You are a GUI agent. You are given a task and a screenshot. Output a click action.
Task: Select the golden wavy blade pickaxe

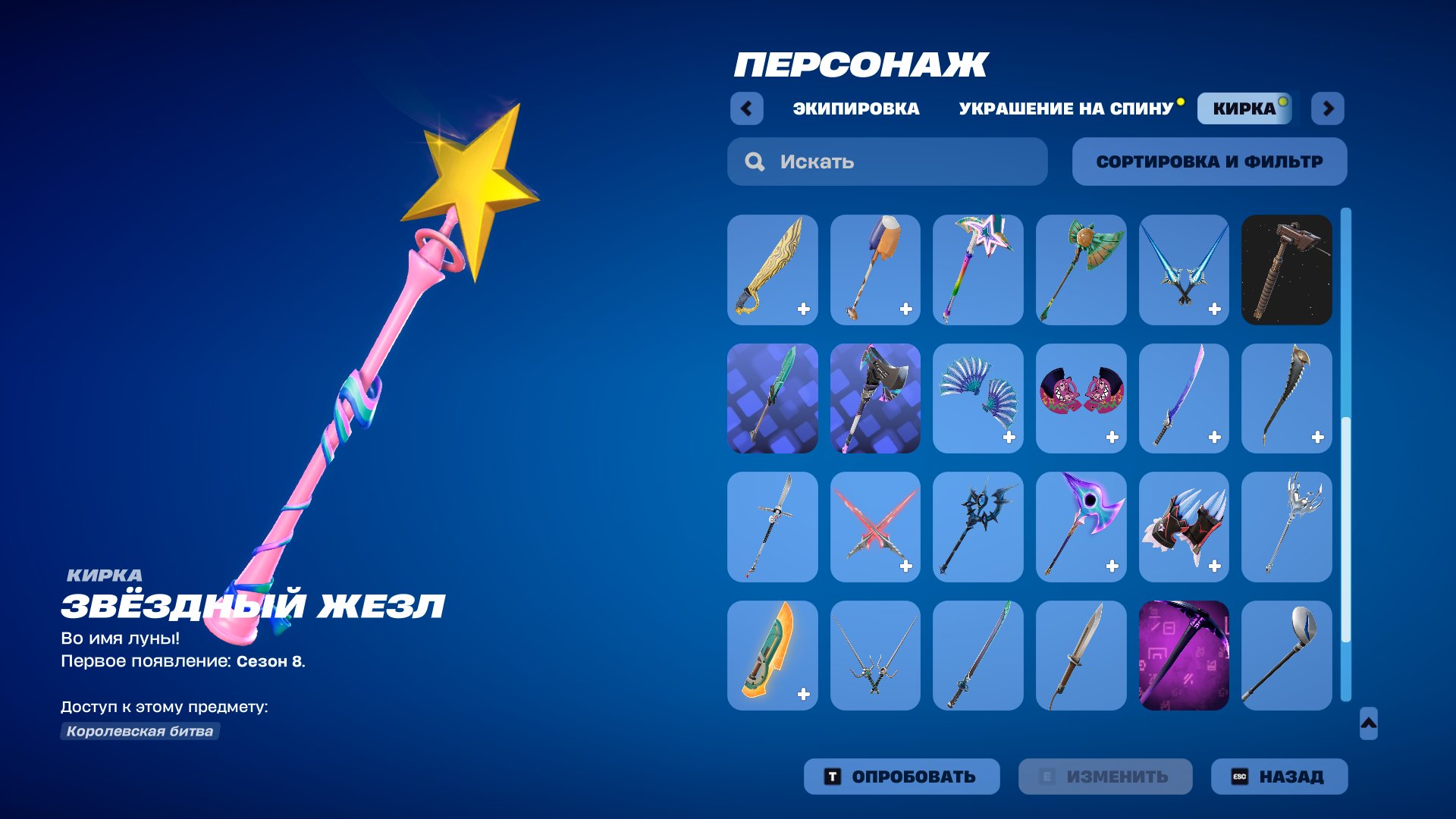[770, 269]
